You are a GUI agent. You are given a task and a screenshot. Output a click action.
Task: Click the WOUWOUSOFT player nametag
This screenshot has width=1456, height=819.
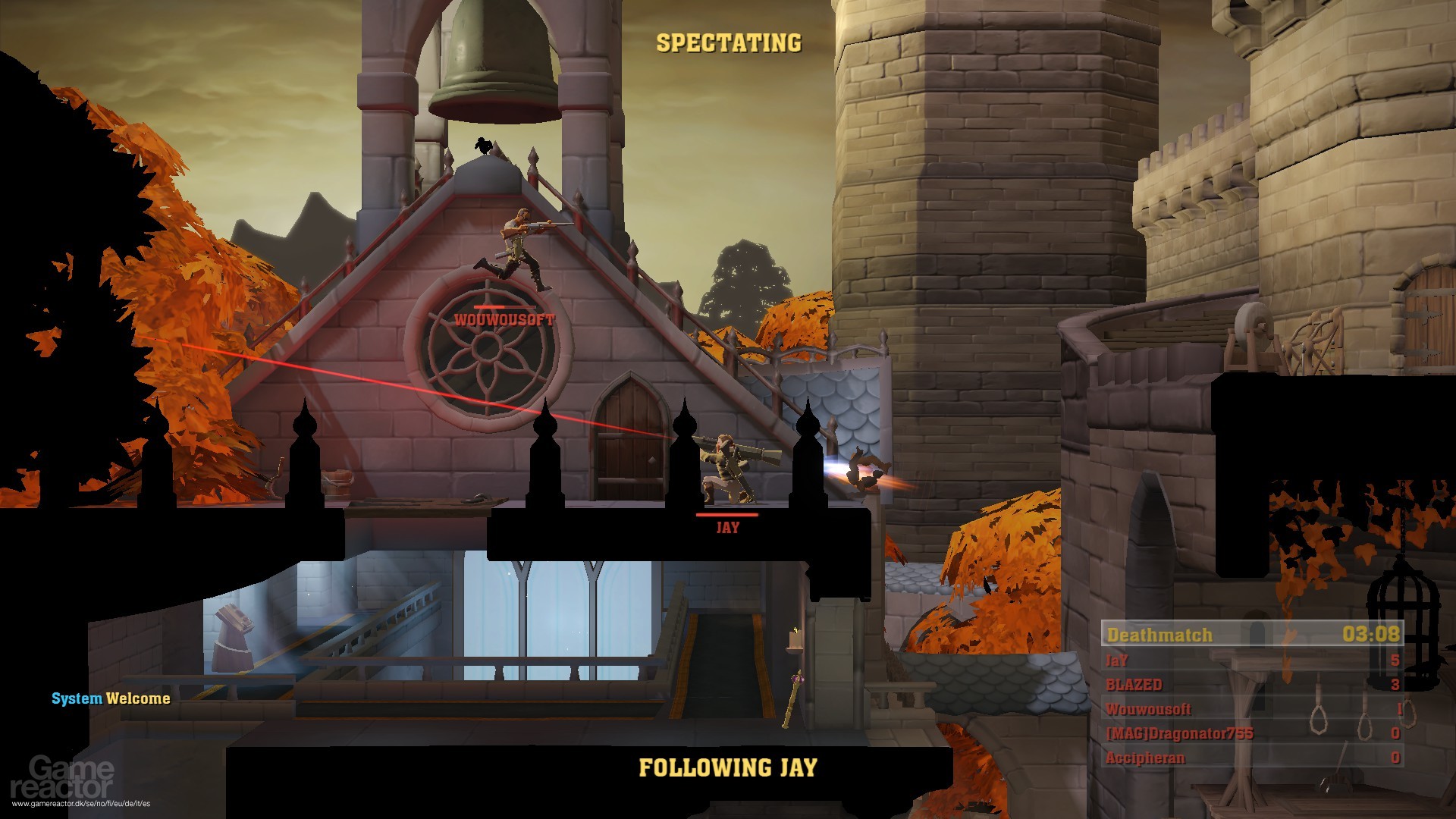pyautogui.click(x=503, y=321)
